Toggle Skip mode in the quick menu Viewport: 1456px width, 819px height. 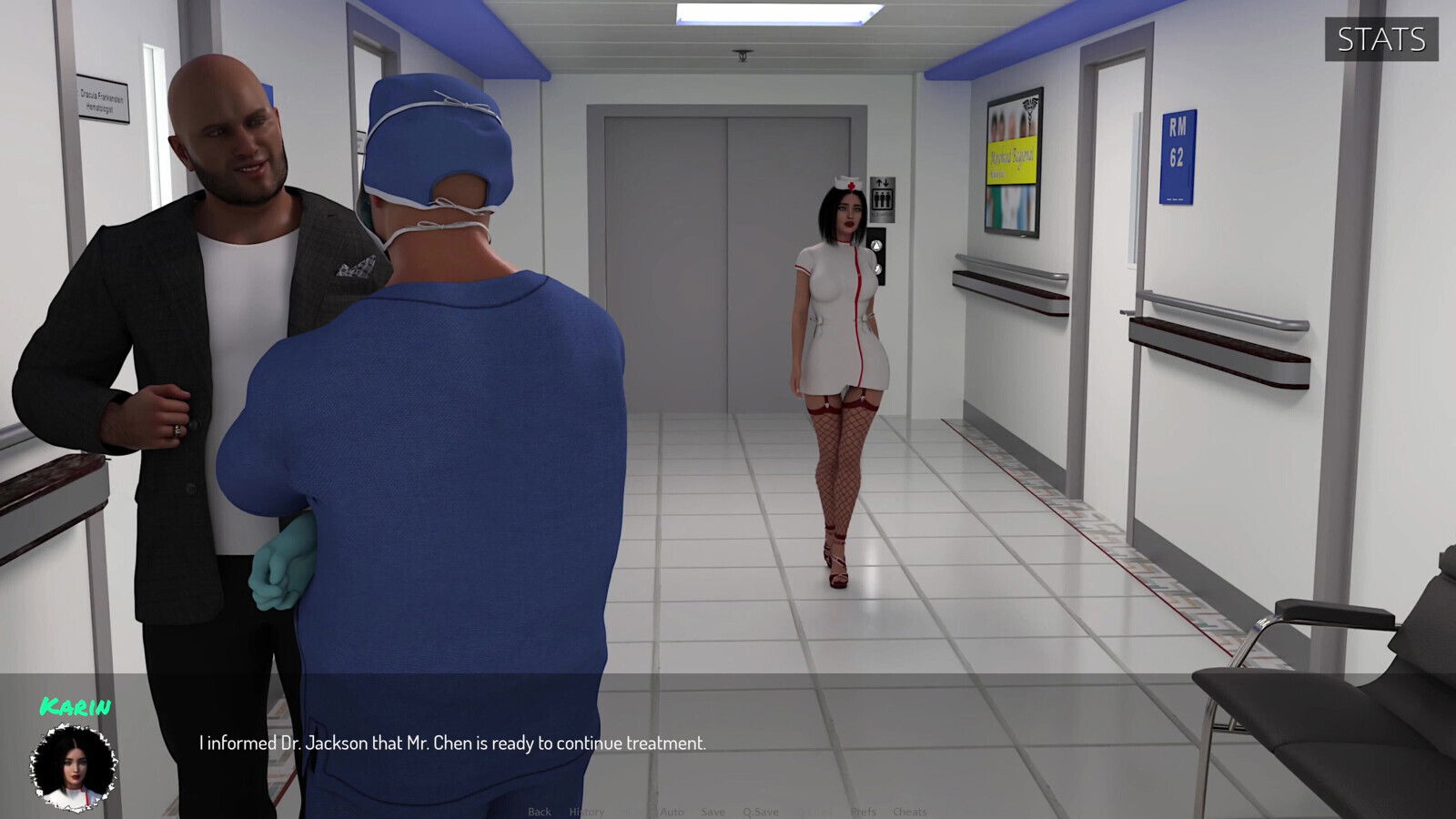coord(632,811)
